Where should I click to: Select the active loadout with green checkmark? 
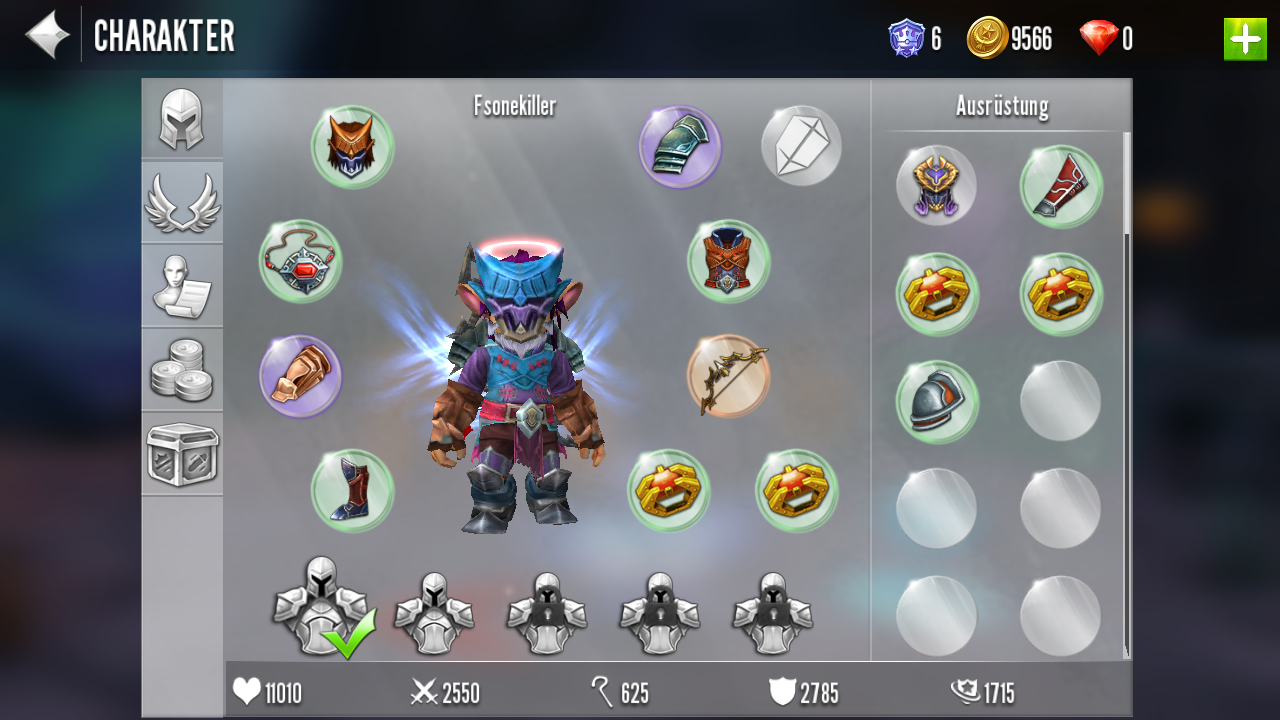pyautogui.click(x=322, y=606)
